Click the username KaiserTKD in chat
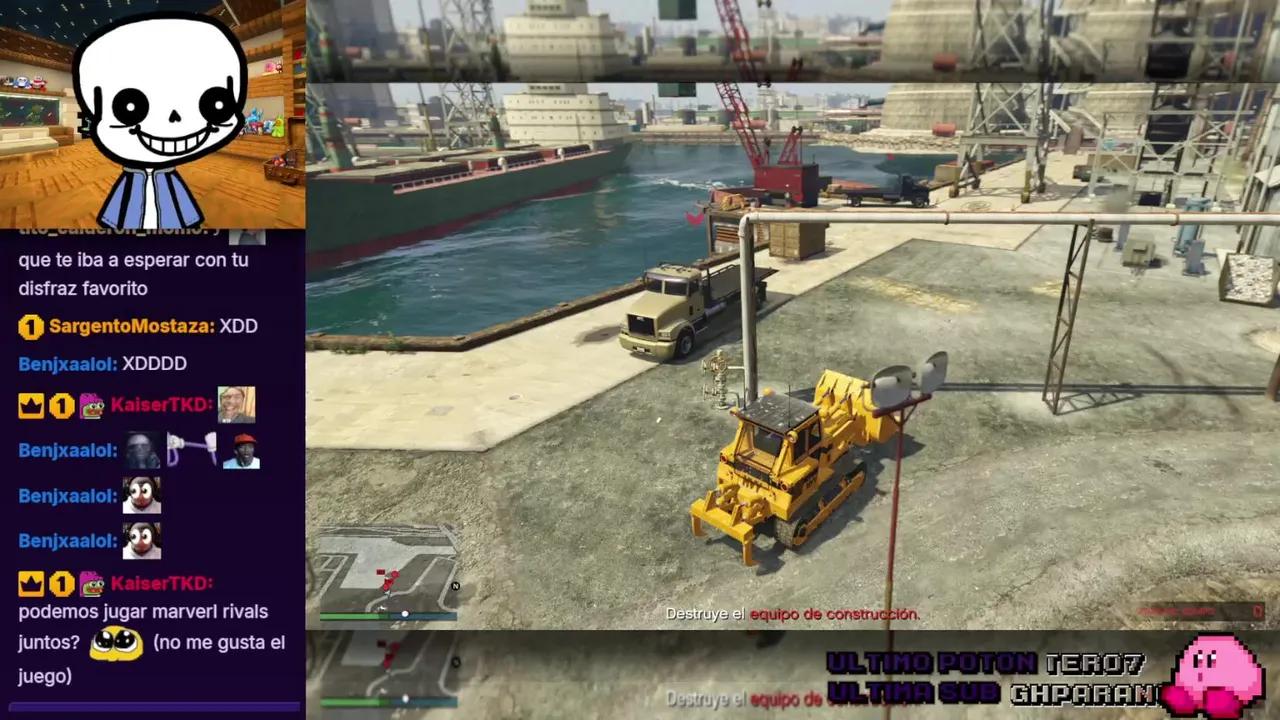The height and width of the screenshot is (720, 1280). point(158,404)
